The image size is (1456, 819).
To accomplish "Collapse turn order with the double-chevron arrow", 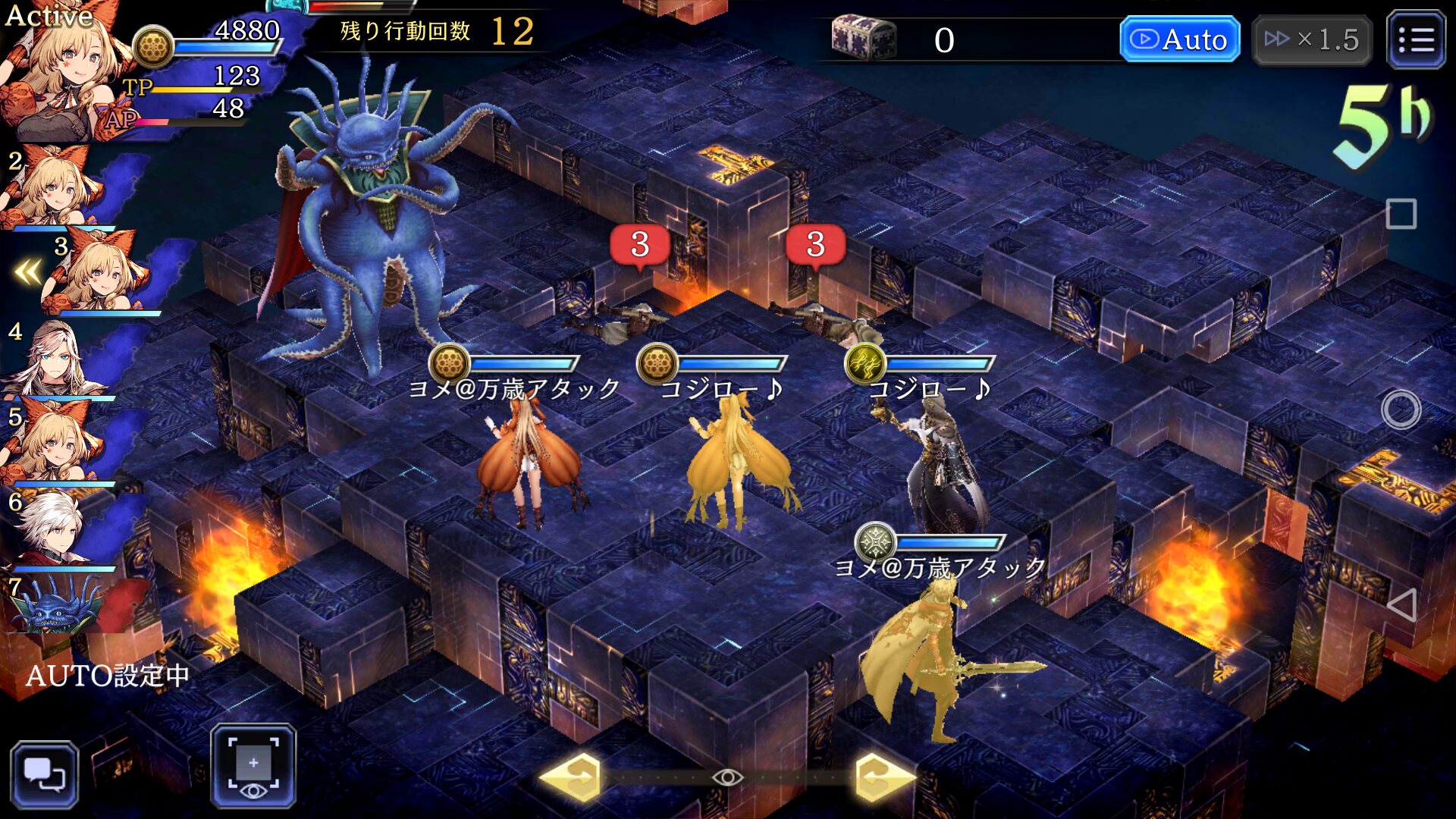I will pos(29,271).
